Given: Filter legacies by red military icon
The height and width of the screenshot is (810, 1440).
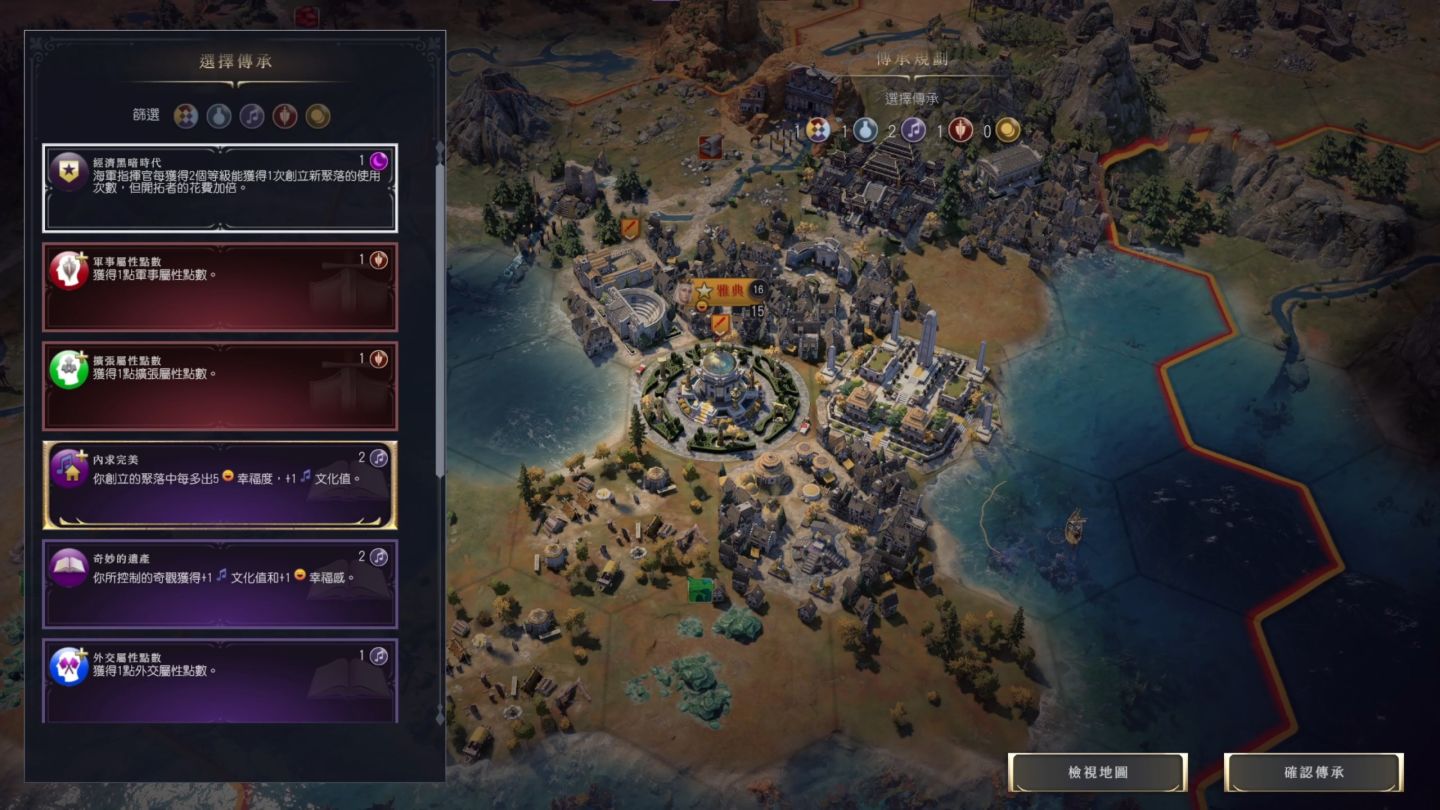Looking at the screenshot, I should pyautogui.click(x=285, y=116).
